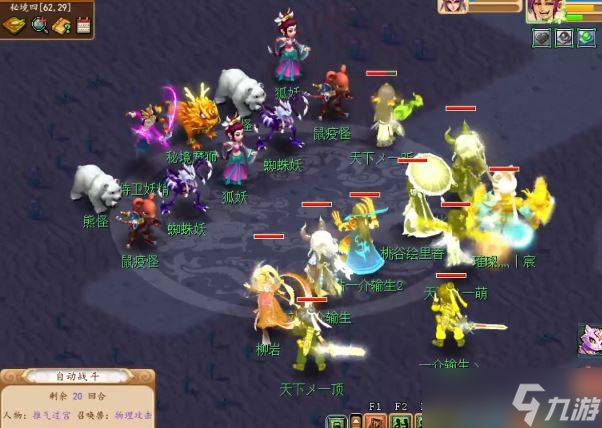Click the green gem status icon
Viewport: 602px width, 428px height.
tap(586, 38)
